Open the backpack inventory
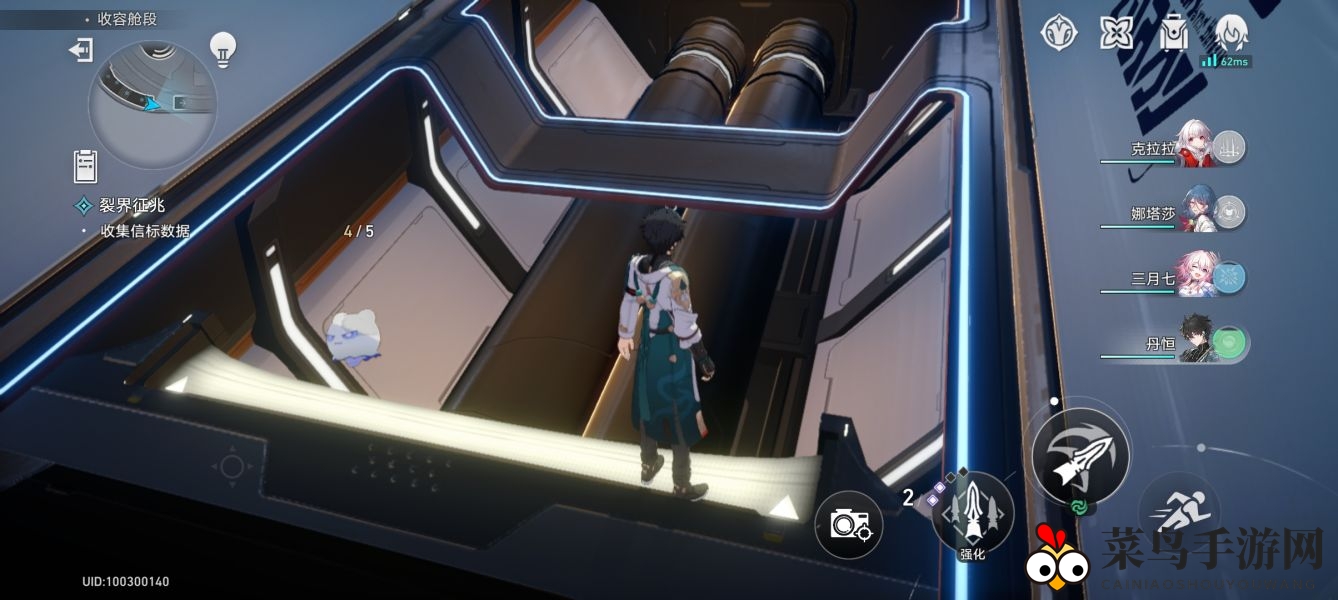Image resolution: width=1338 pixels, height=600 pixels. pos(1173,33)
